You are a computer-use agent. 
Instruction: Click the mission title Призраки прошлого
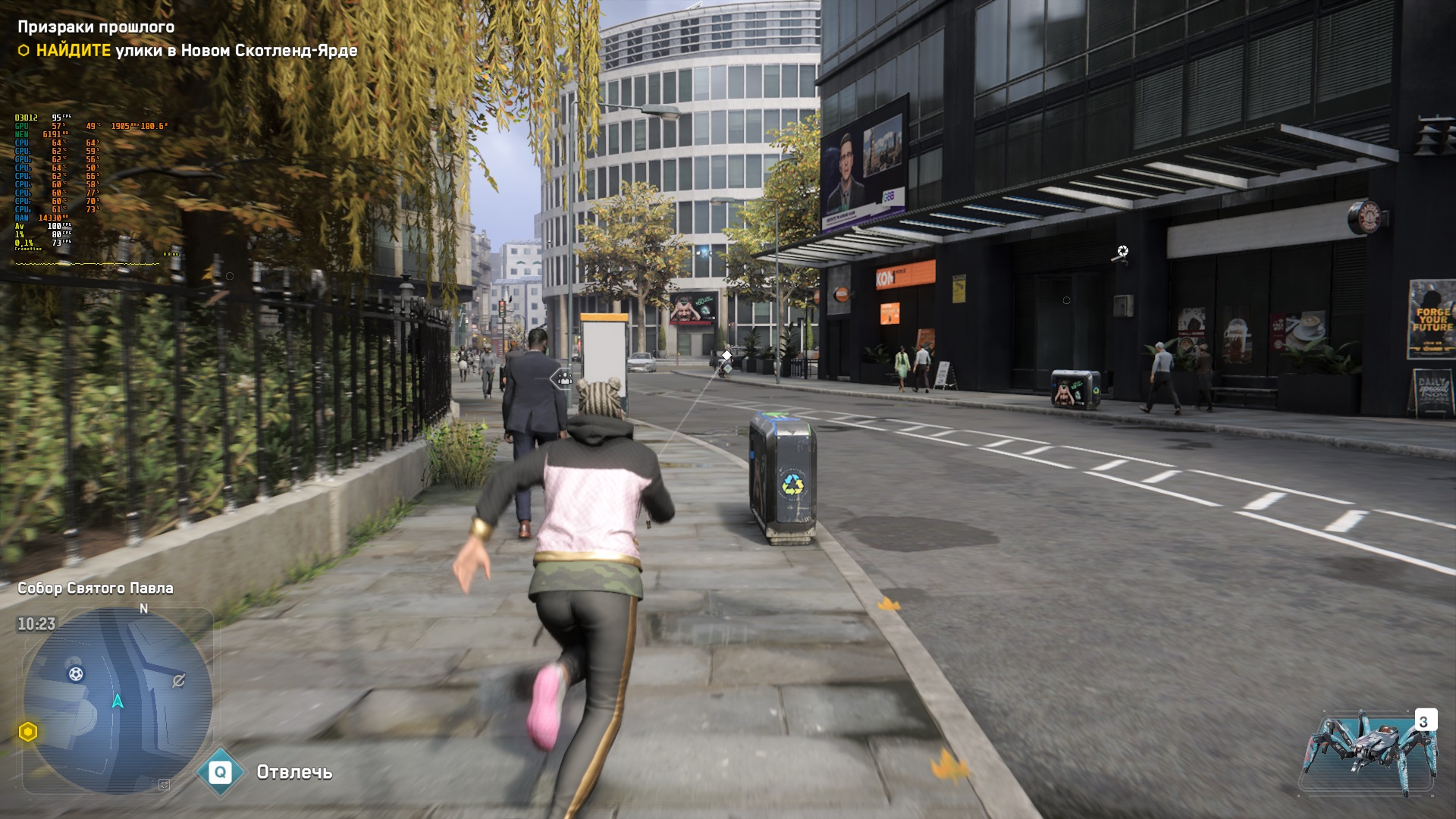[x=96, y=27]
